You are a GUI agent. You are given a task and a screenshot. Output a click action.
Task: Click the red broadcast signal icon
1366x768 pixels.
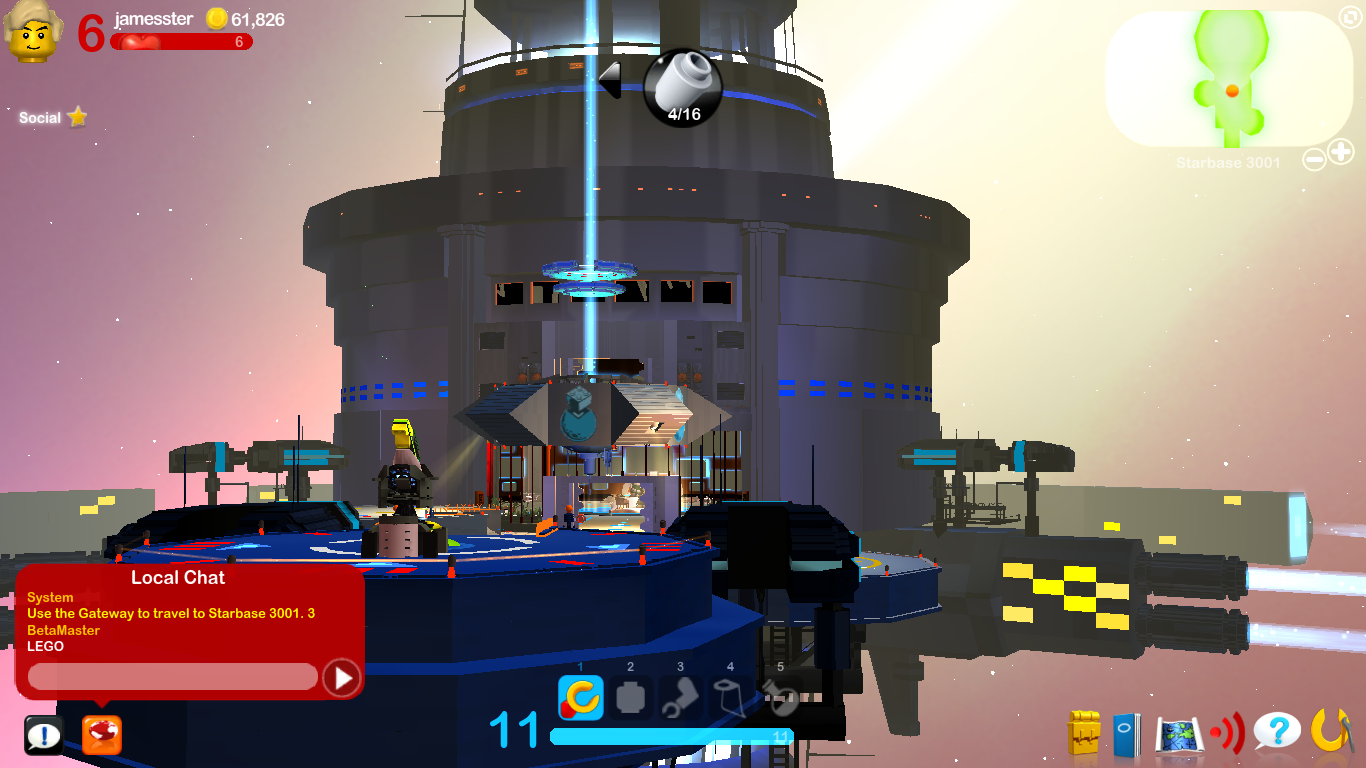(x=1226, y=731)
